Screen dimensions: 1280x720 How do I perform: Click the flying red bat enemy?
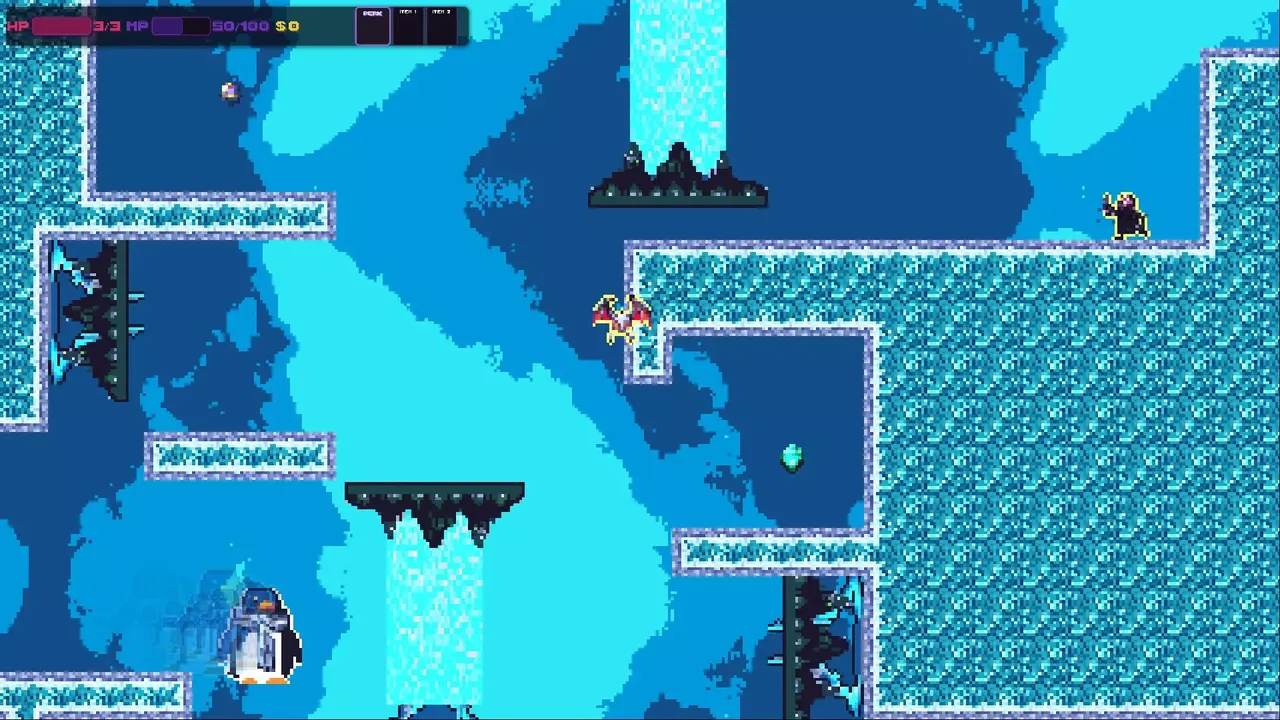pyautogui.click(x=620, y=315)
